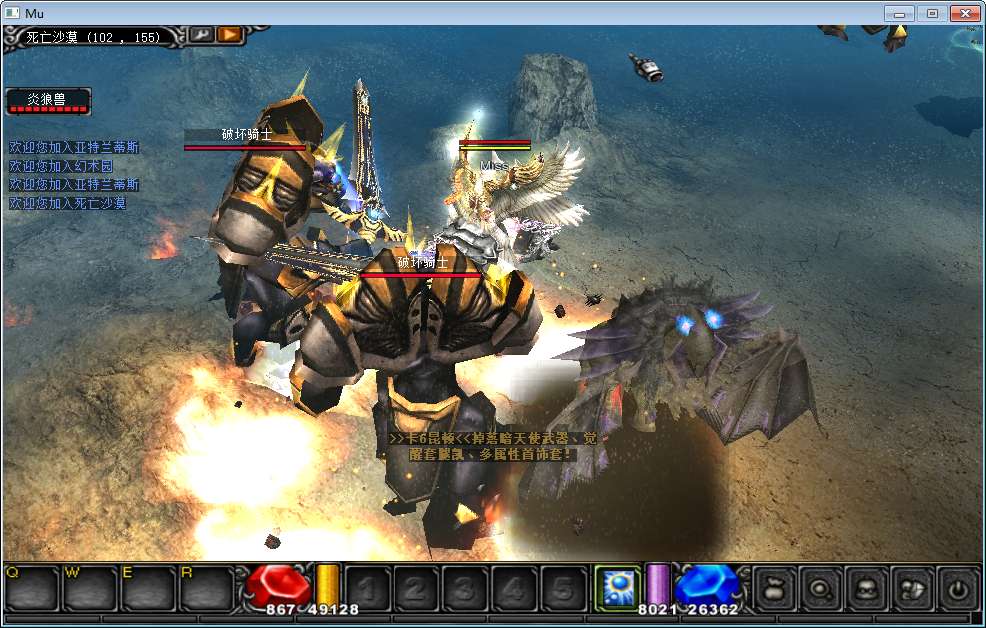The width and height of the screenshot is (986, 628).
Task: Select the Q hotkey slot
Action: tap(31, 589)
